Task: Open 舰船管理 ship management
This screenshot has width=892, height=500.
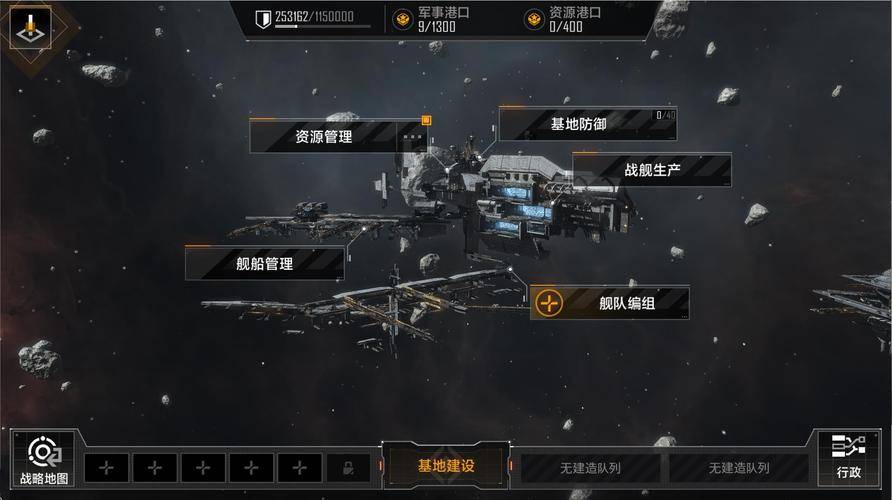Action: coord(265,263)
